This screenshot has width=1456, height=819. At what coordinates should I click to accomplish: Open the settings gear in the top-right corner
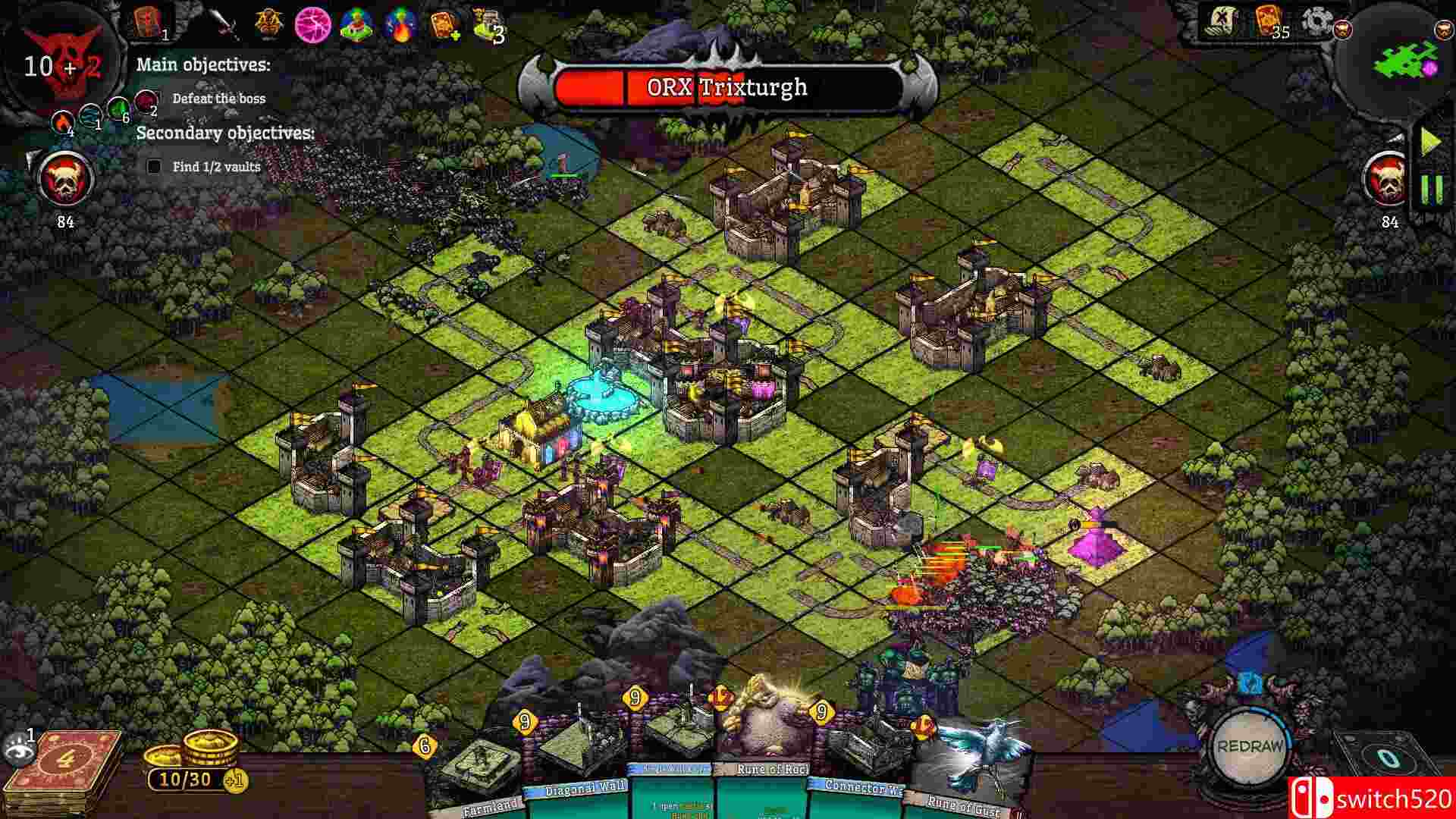(1316, 21)
